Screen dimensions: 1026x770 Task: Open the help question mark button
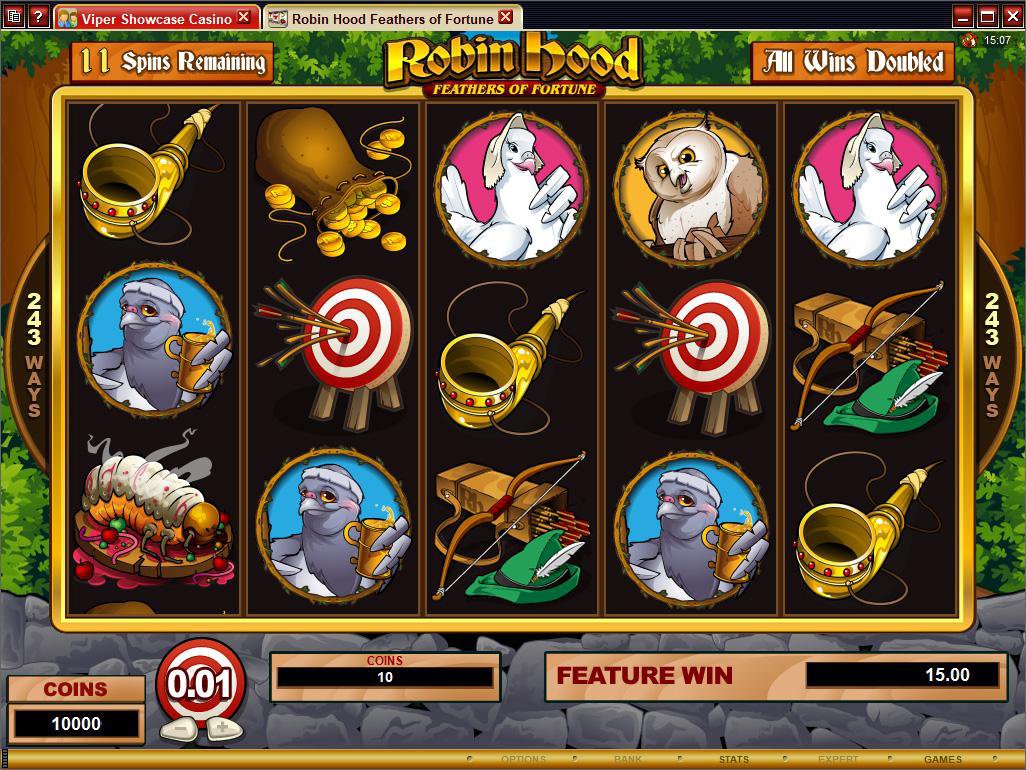point(38,17)
